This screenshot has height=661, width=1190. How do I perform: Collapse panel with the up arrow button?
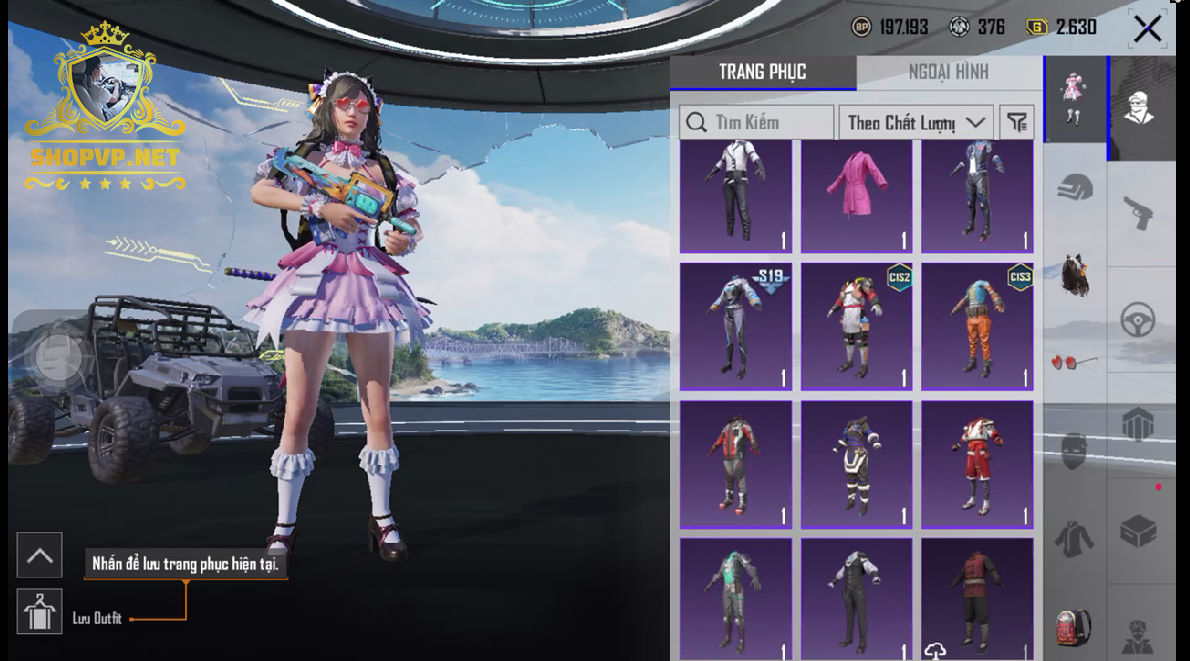pyautogui.click(x=40, y=556)
